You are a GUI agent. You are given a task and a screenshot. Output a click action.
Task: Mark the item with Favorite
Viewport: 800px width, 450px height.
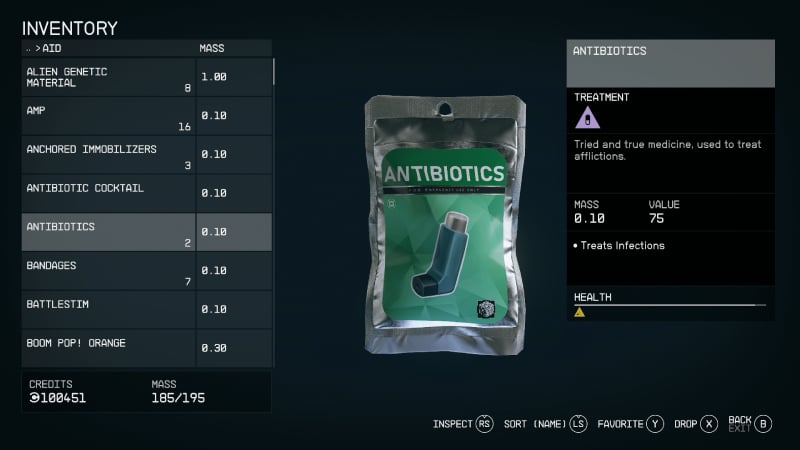point(630,424)
